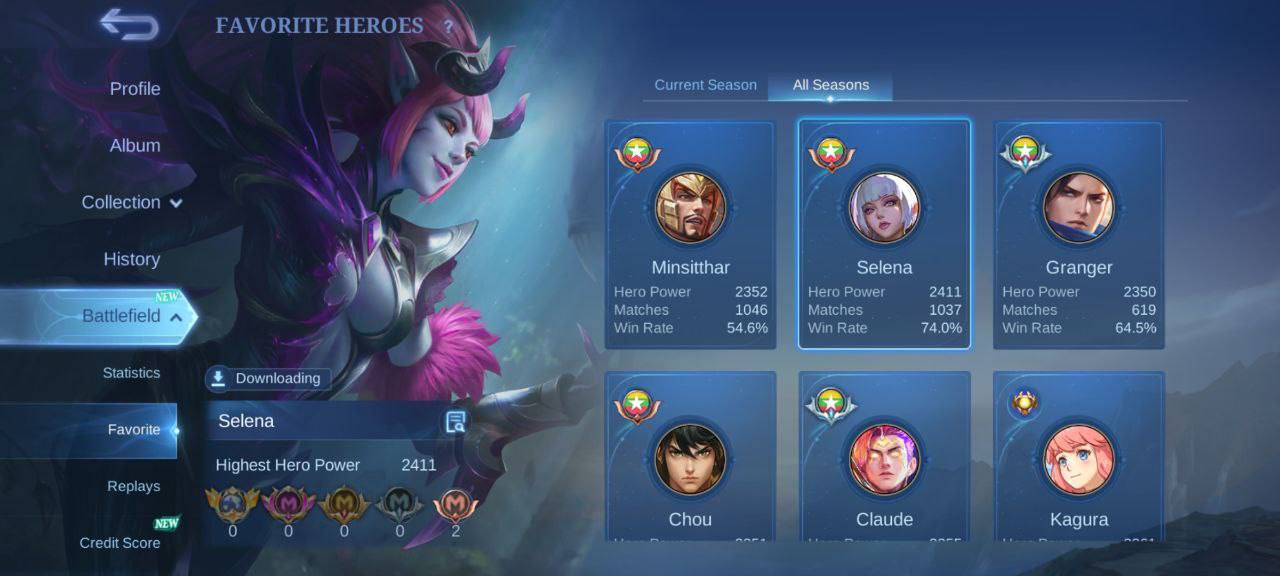Open the Album section
Image resolution: width=1280 pixels, height=576 pixels.
point(135,146)
